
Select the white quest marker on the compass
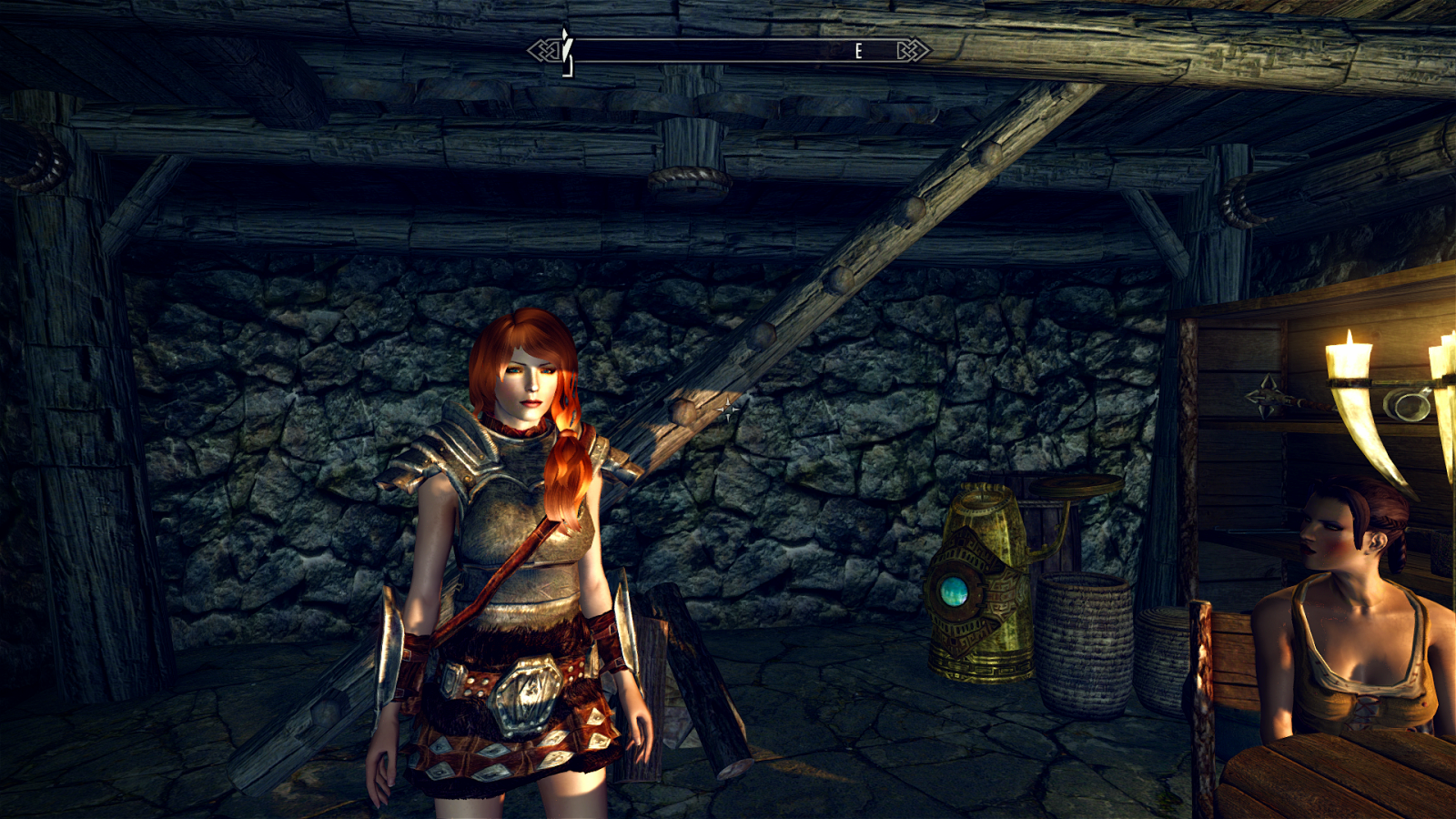pyautogui.click(x=566, y=47)
